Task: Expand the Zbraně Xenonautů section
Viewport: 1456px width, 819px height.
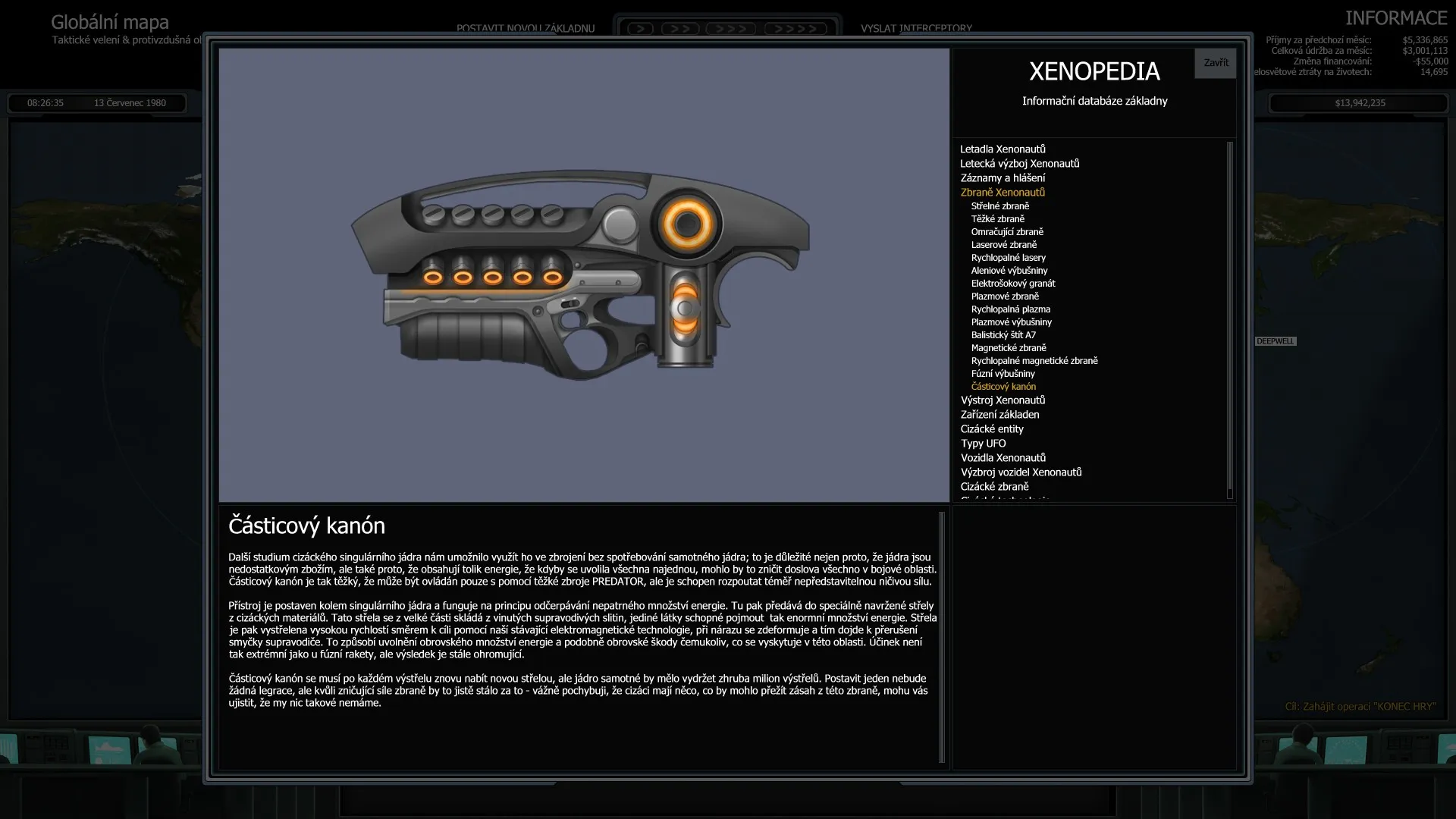Action: [1003, 192]
